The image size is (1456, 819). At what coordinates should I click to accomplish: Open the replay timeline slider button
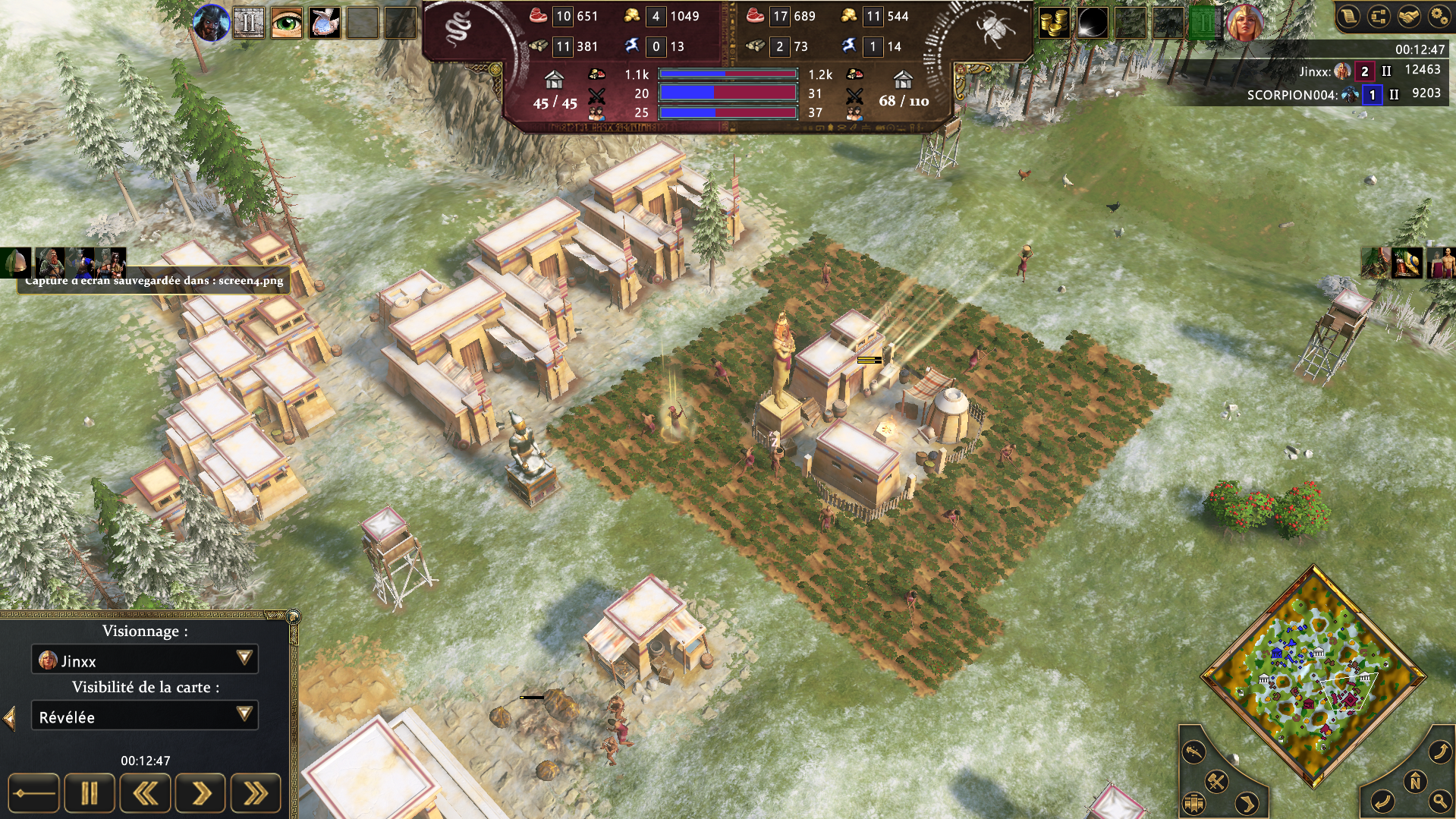tap(33, 794)
